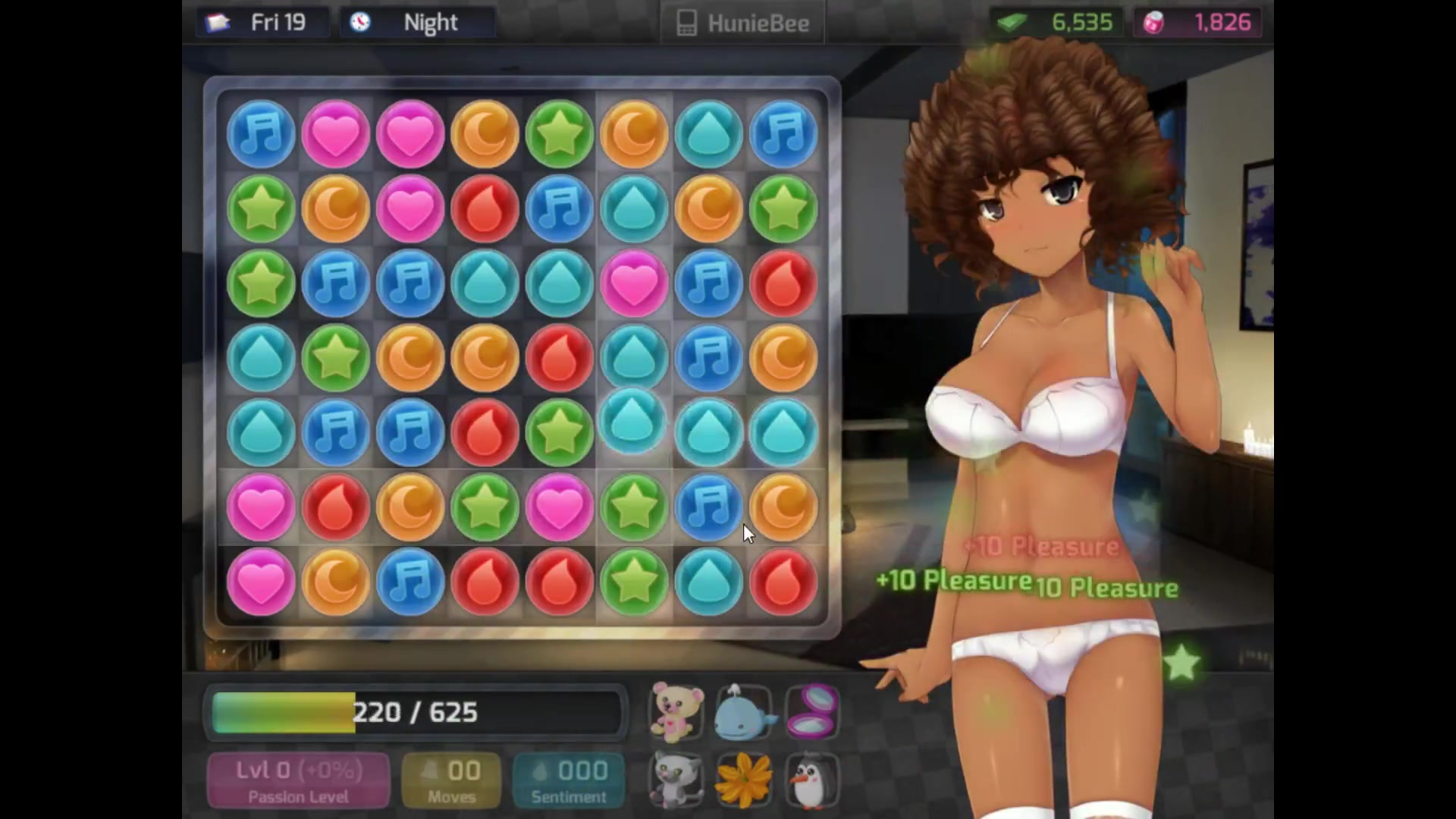The height and width of the screenshot is (819, 1456).
Task: Use the gray cat plush gift
Action: pos(676,780)
